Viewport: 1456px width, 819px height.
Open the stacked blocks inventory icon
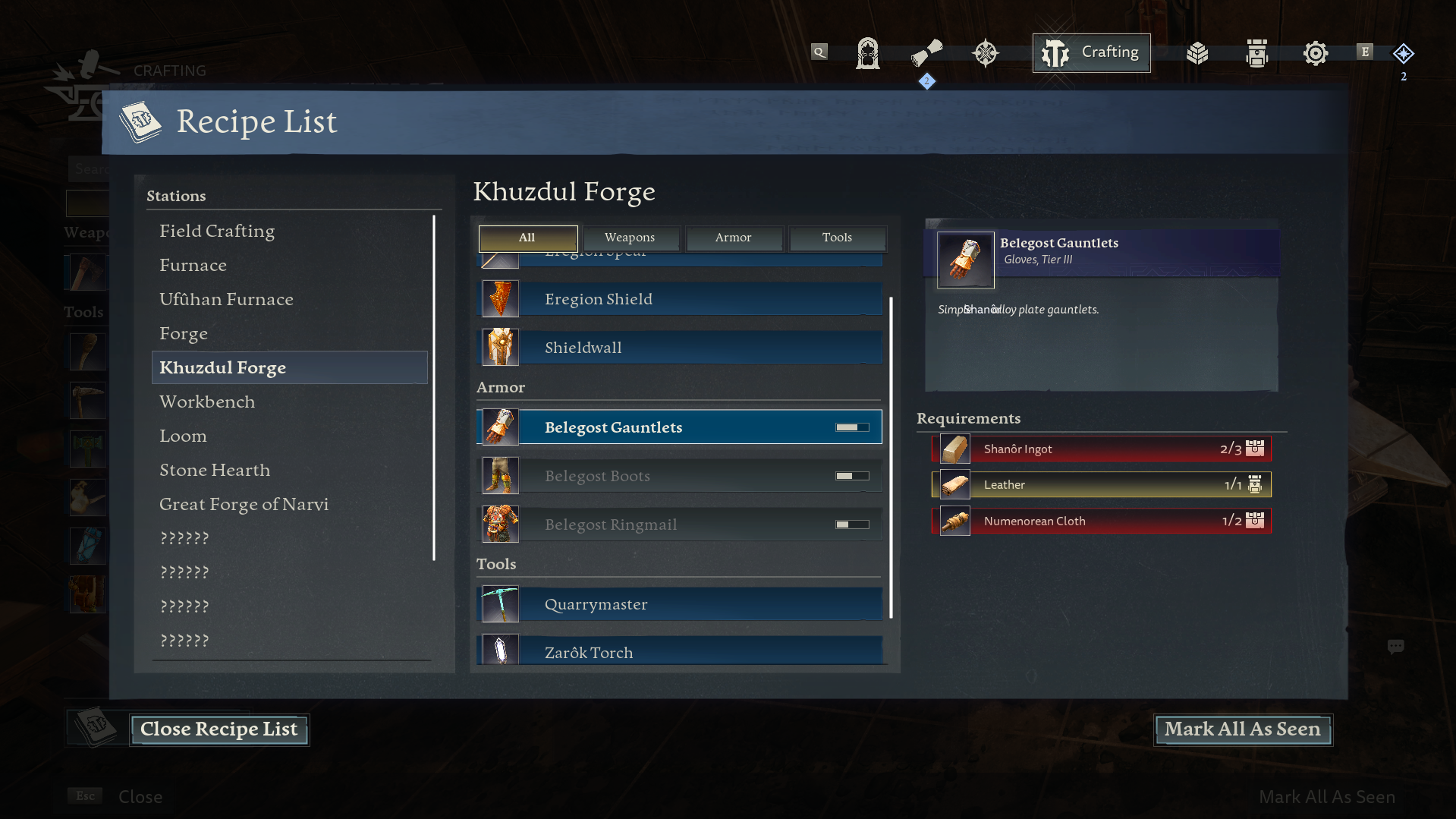pos(1197,53)
